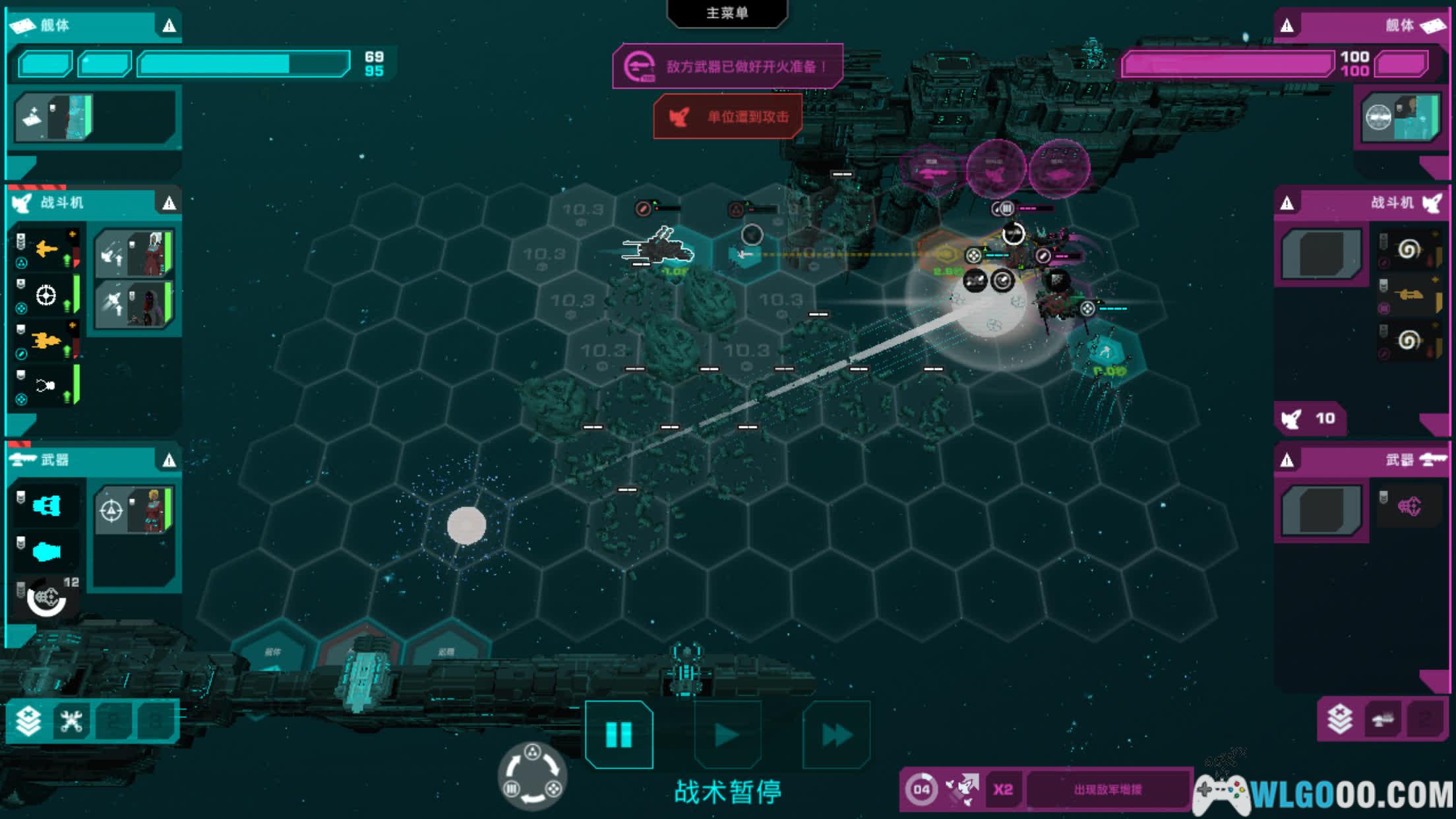The height and width of the screenshot is (819, 1456).
Task: Choose the hooded pilot portrait card
Action: pyautogui.click(x=135, y=304)
